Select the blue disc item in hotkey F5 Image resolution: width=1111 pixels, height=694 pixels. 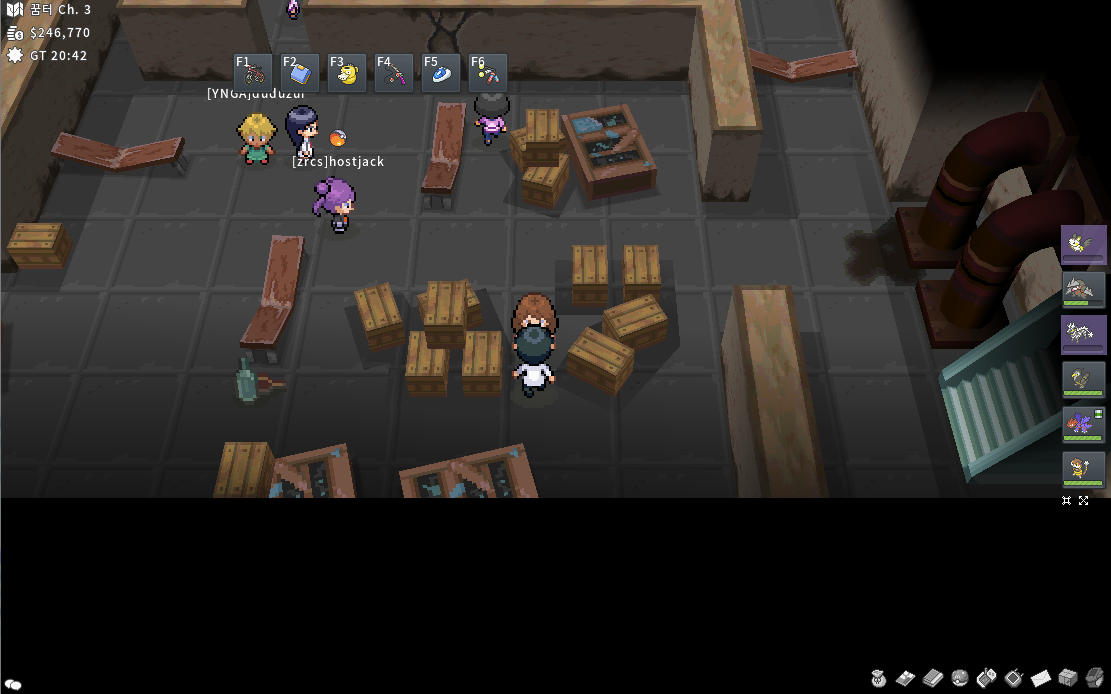(441, 73)
